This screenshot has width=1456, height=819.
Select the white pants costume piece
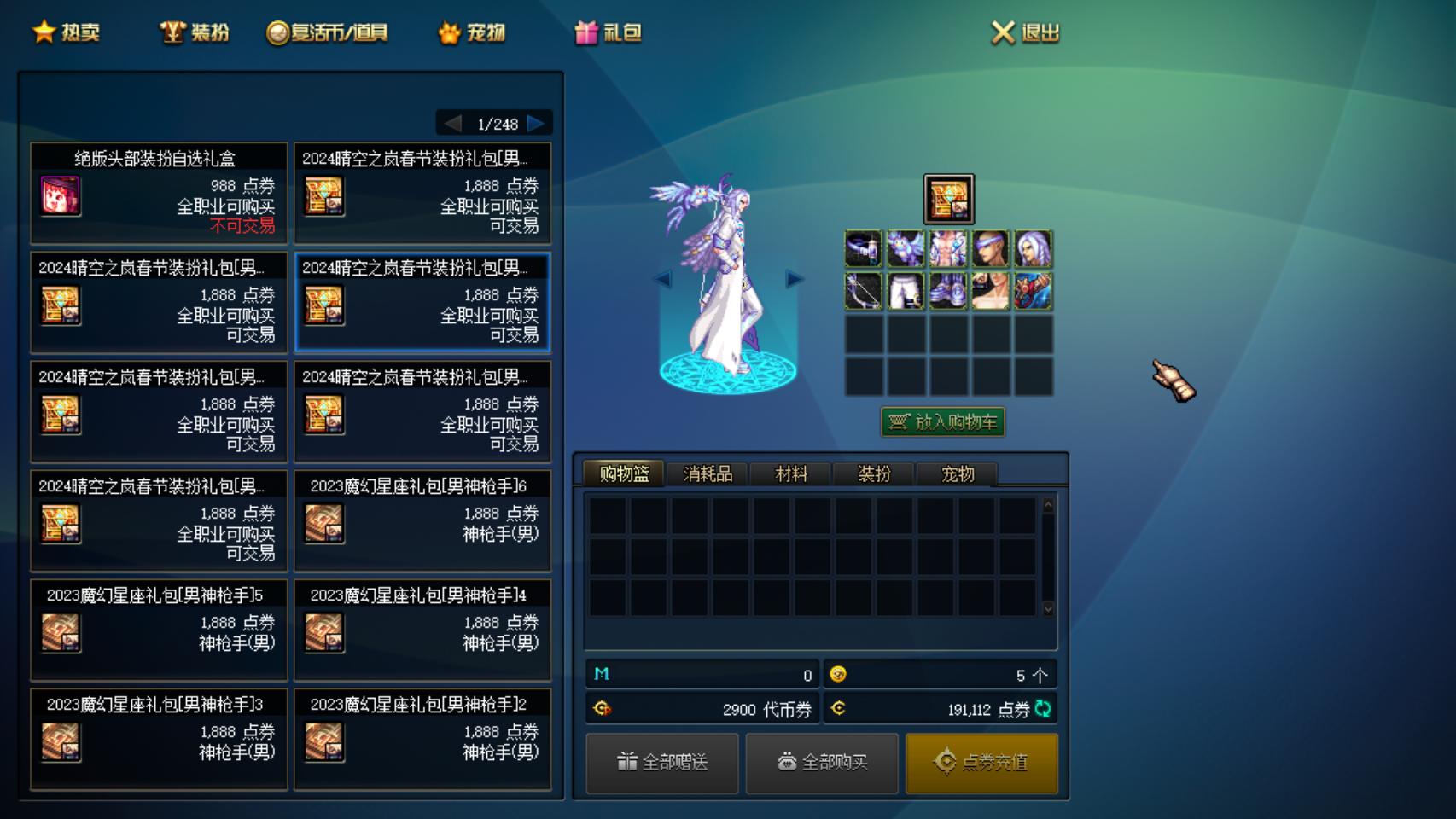pos(906,291)
